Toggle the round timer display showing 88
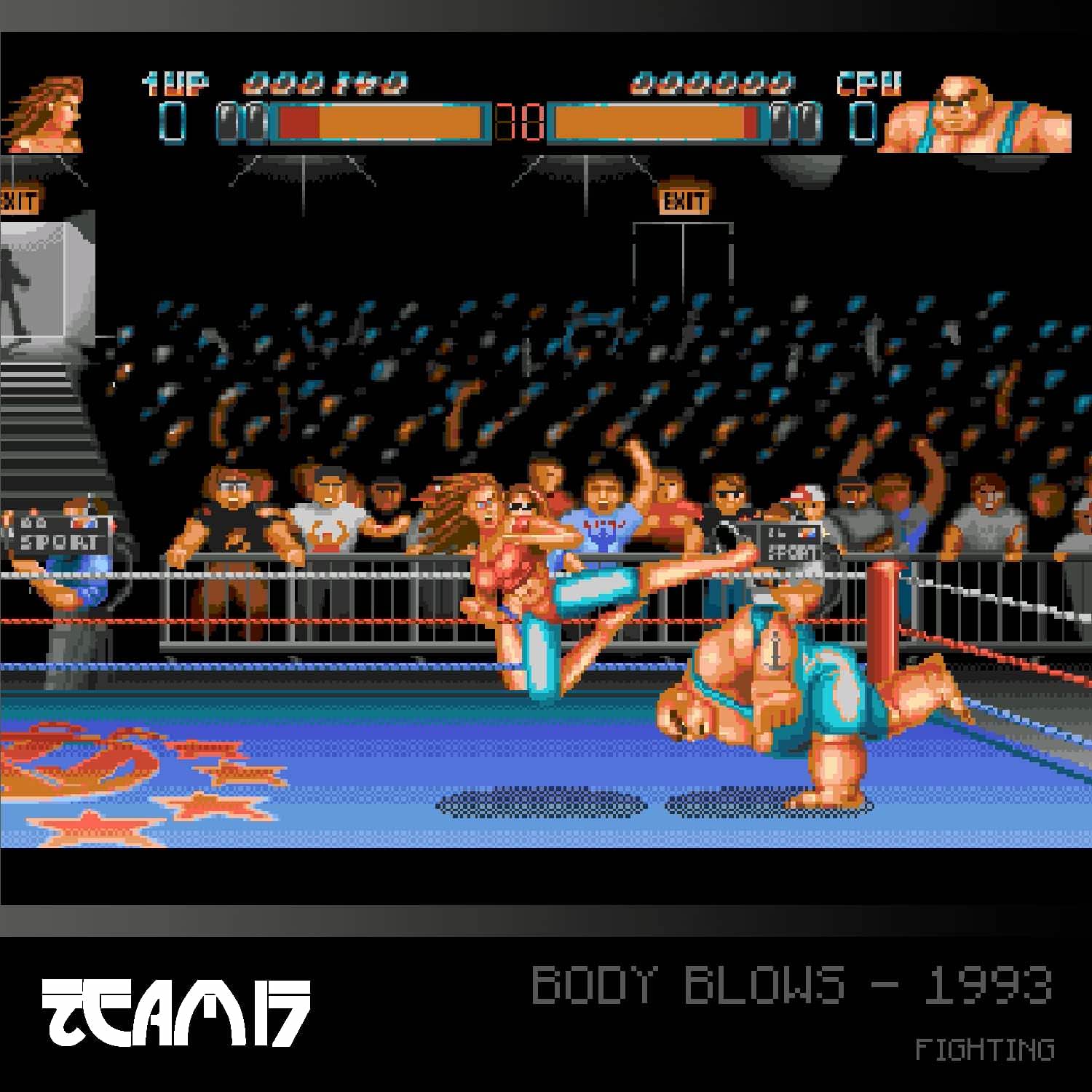The image size is (1092, 1092). pyautogui.click(x=521, y=120)
